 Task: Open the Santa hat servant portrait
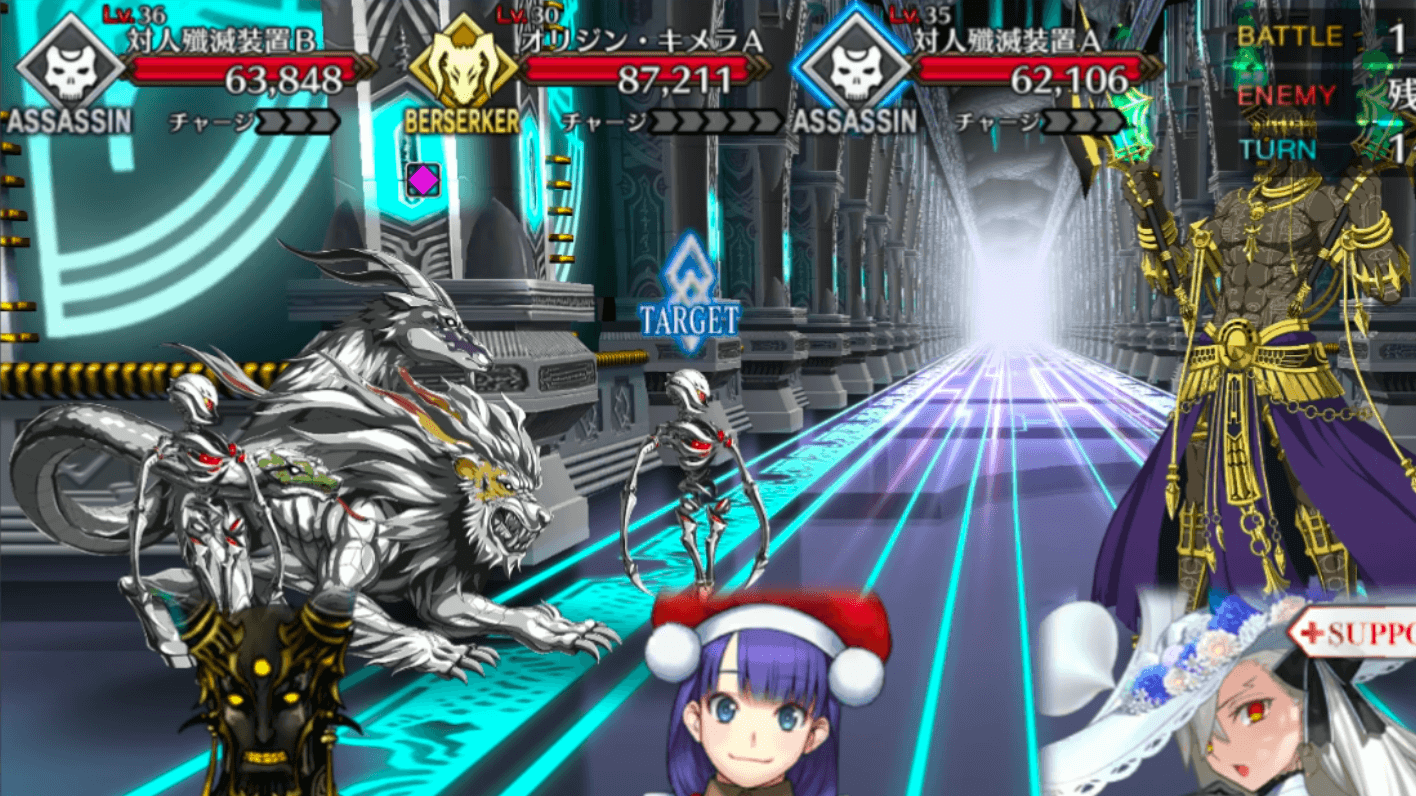[764, 700]
